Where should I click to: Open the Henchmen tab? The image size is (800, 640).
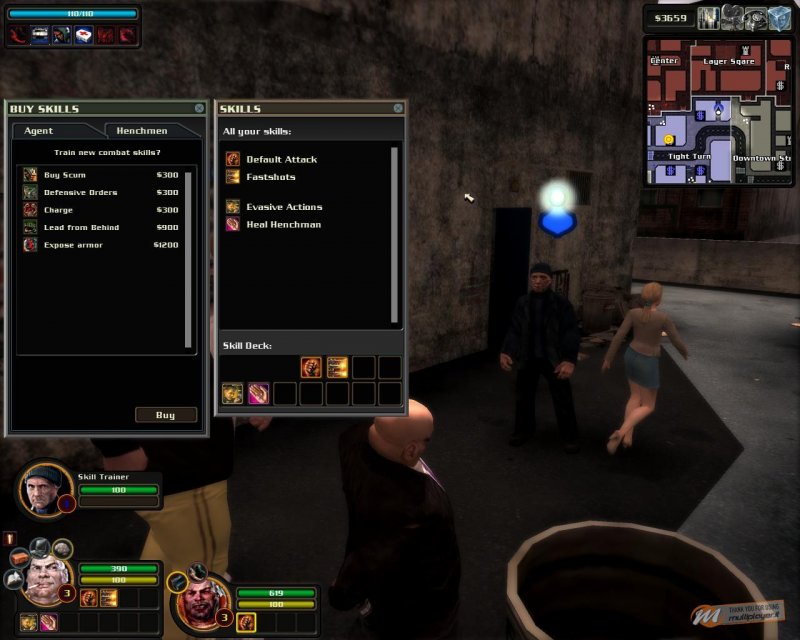point(142,131)
